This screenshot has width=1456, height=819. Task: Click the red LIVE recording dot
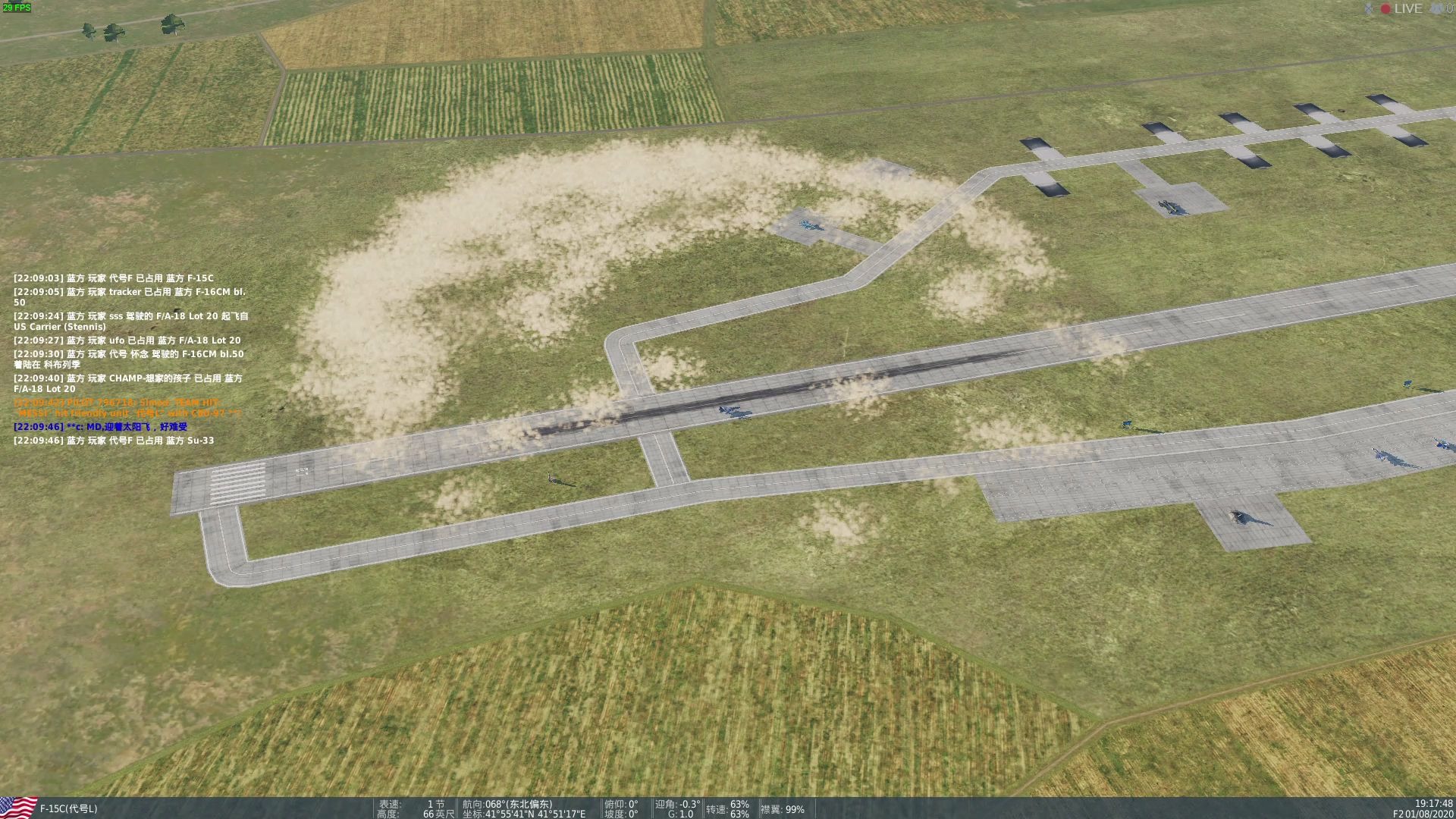(1385, 8)
